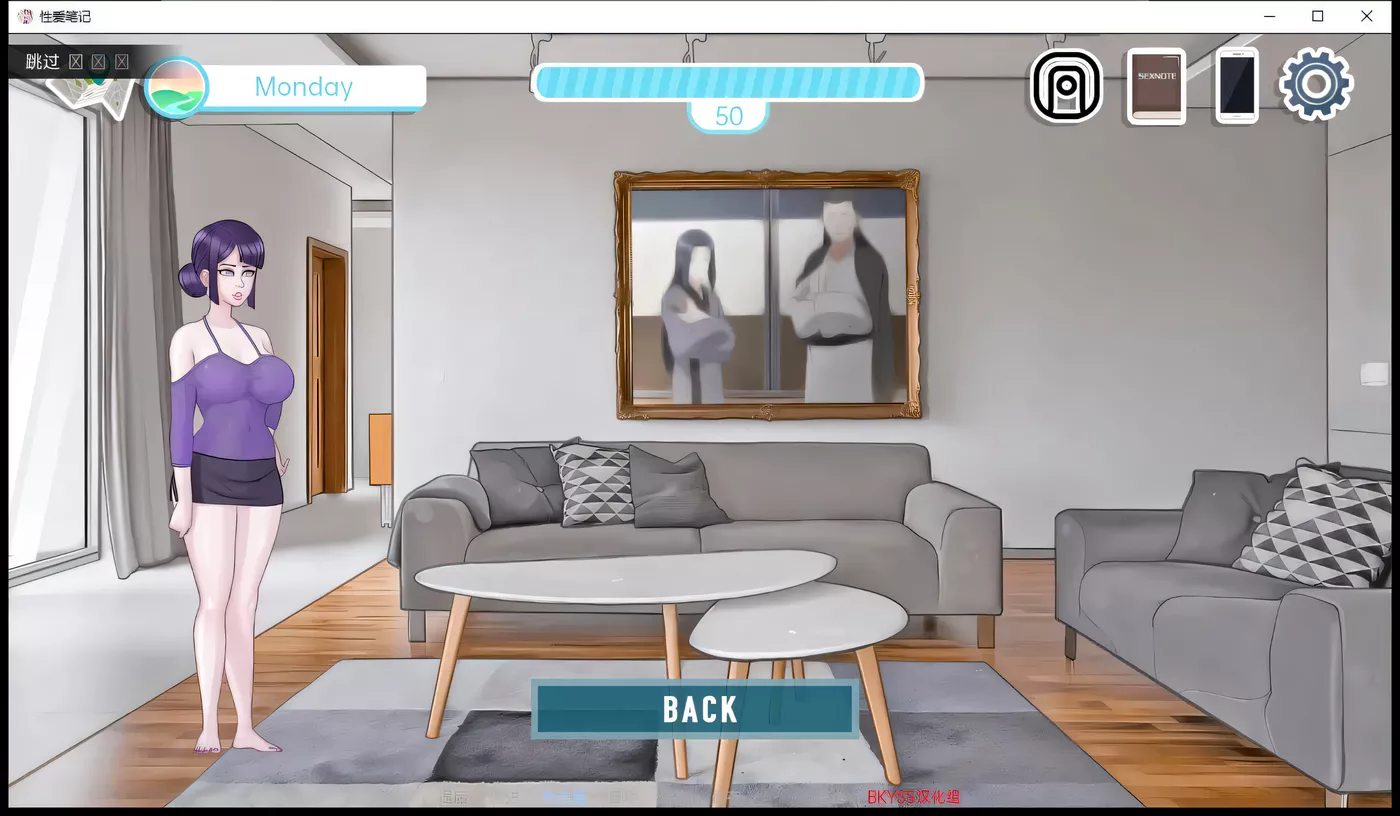Image resolution: width=1400 pixels, height=816 pixels.
Task: Click the camera-style app logo icon
Action: [1066, 85]
